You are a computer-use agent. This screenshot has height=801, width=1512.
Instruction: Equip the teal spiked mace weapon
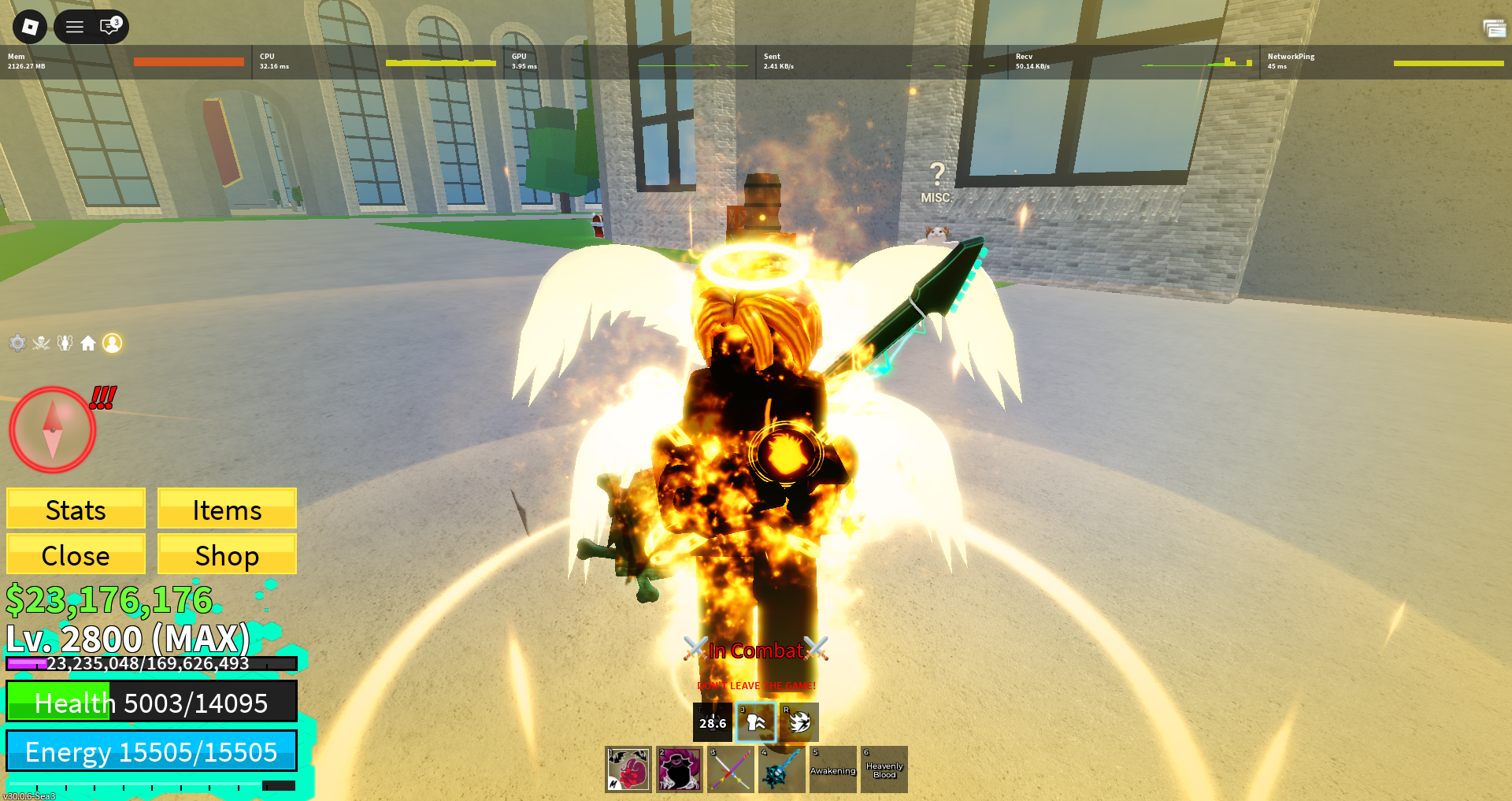pos(782,769)
